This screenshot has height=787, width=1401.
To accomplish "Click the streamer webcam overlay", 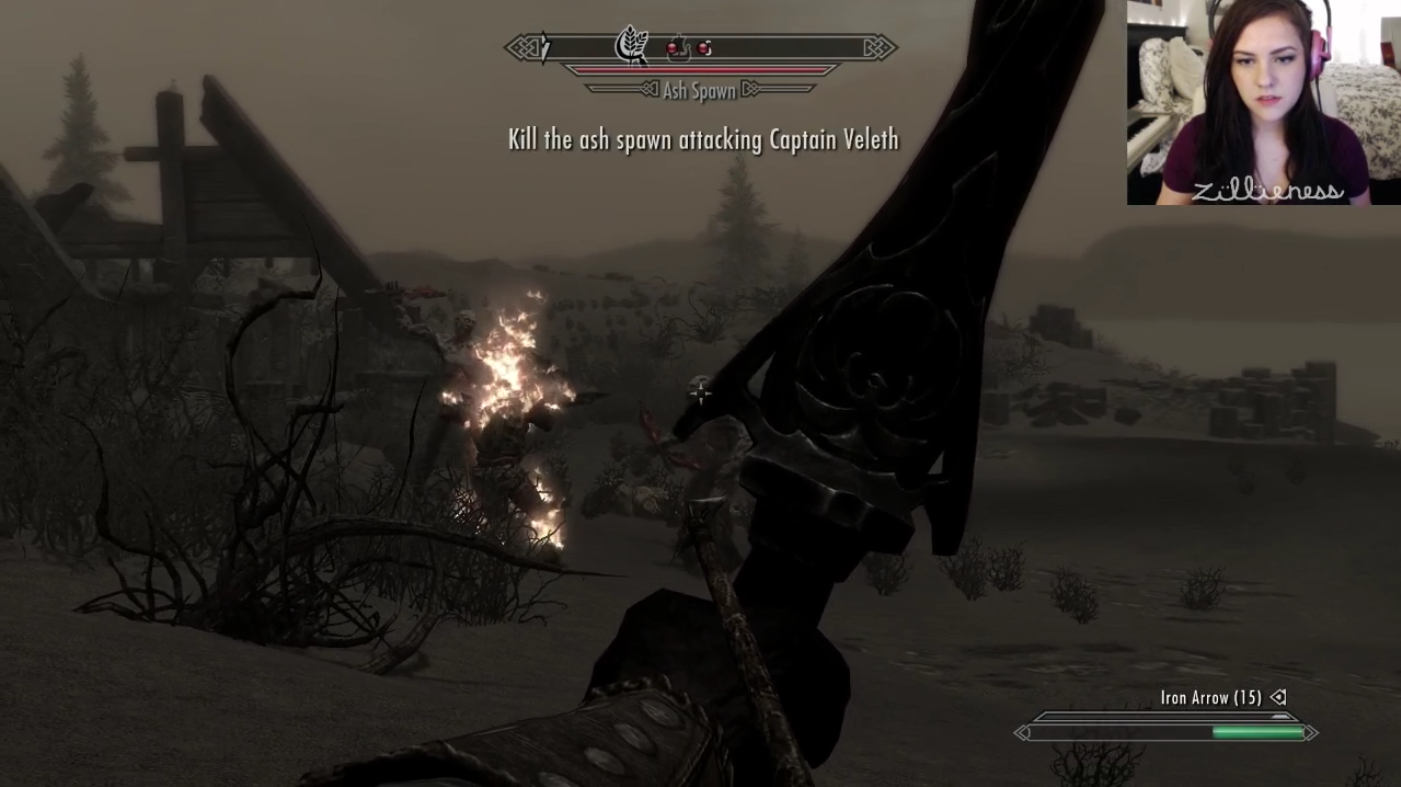I will pos(1263,103).
